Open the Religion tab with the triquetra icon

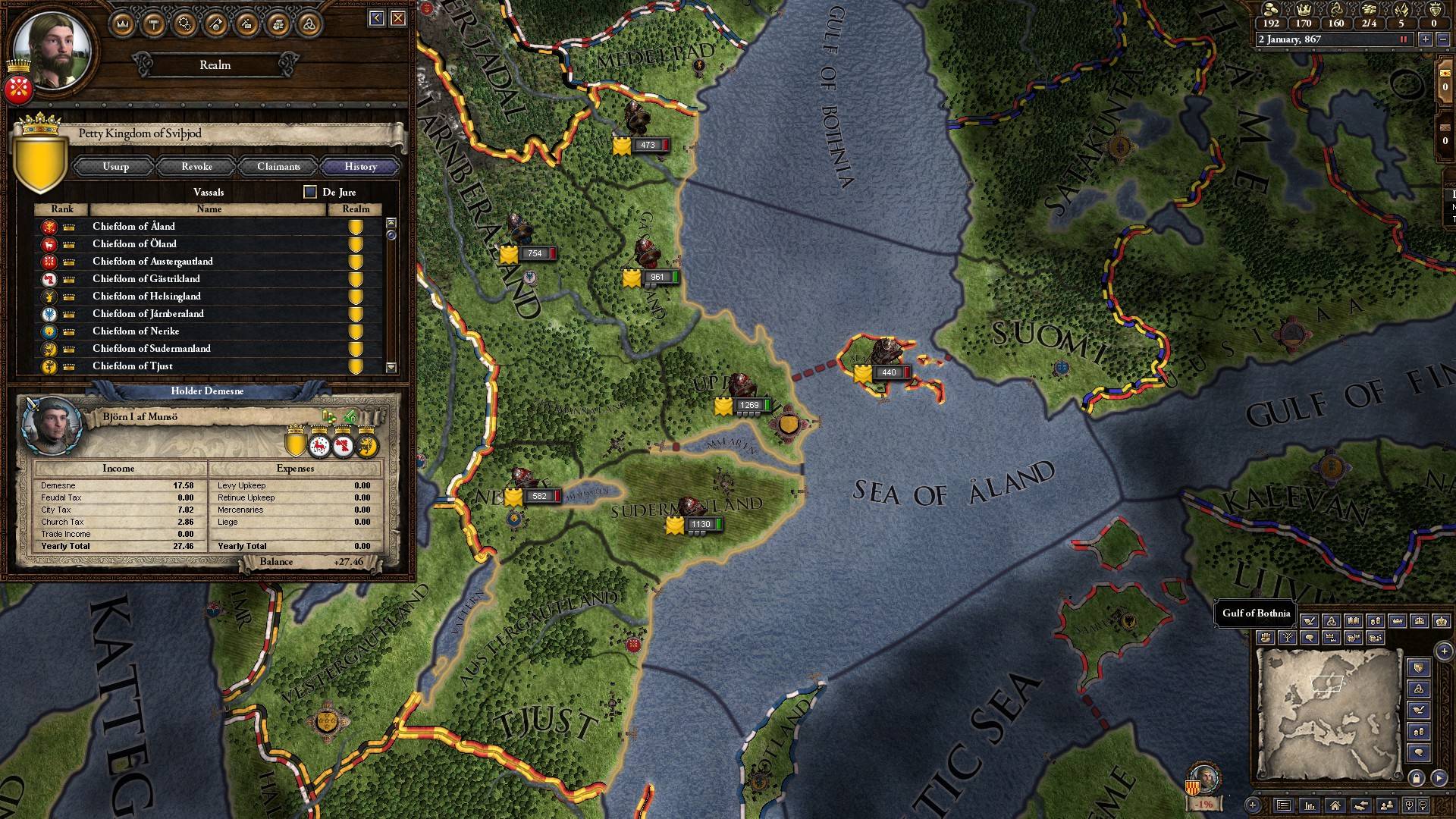[x=308, y=24]
